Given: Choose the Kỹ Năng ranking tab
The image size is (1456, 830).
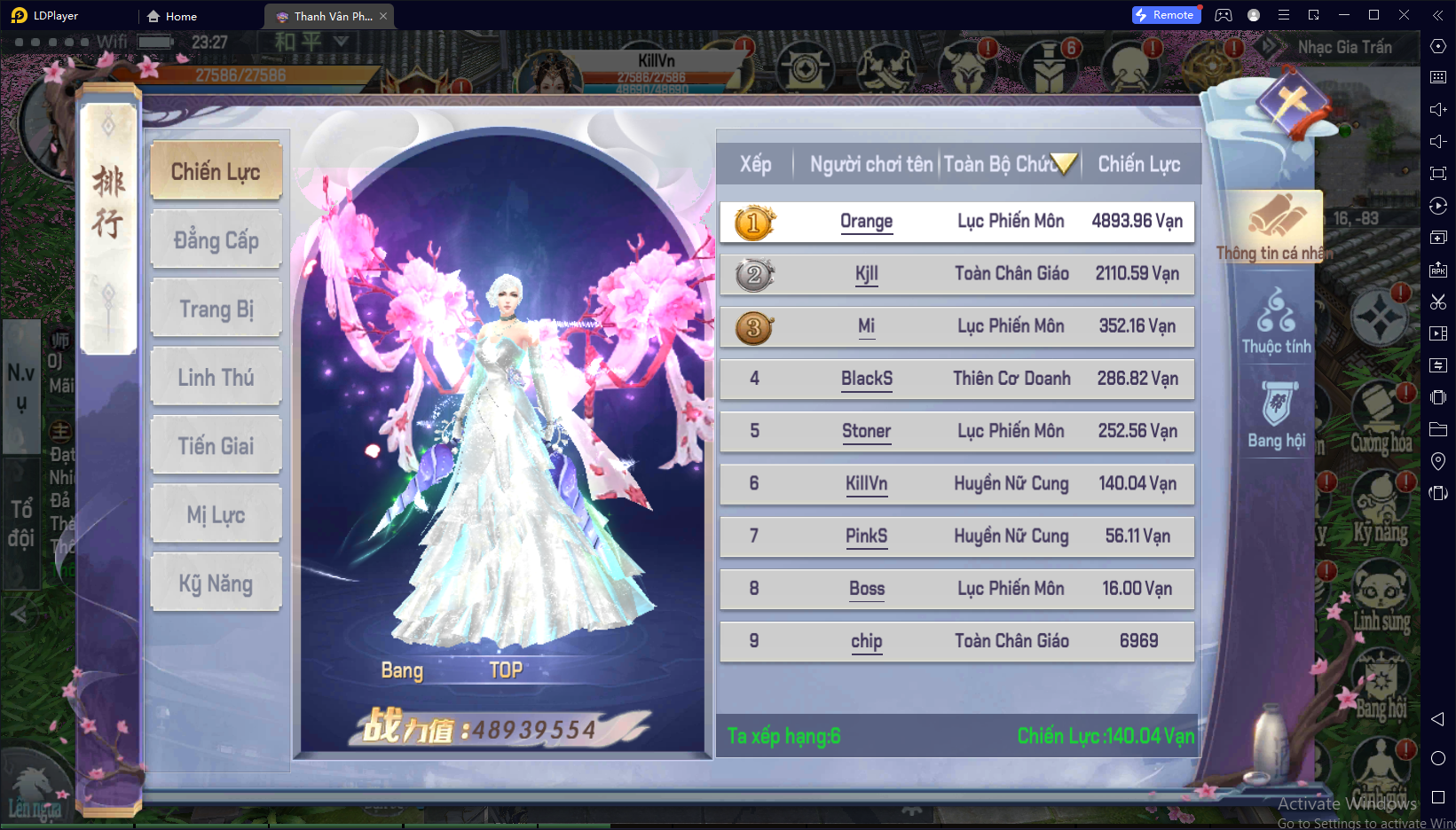Looking at the screenshot, I should [x=216, y=583].
